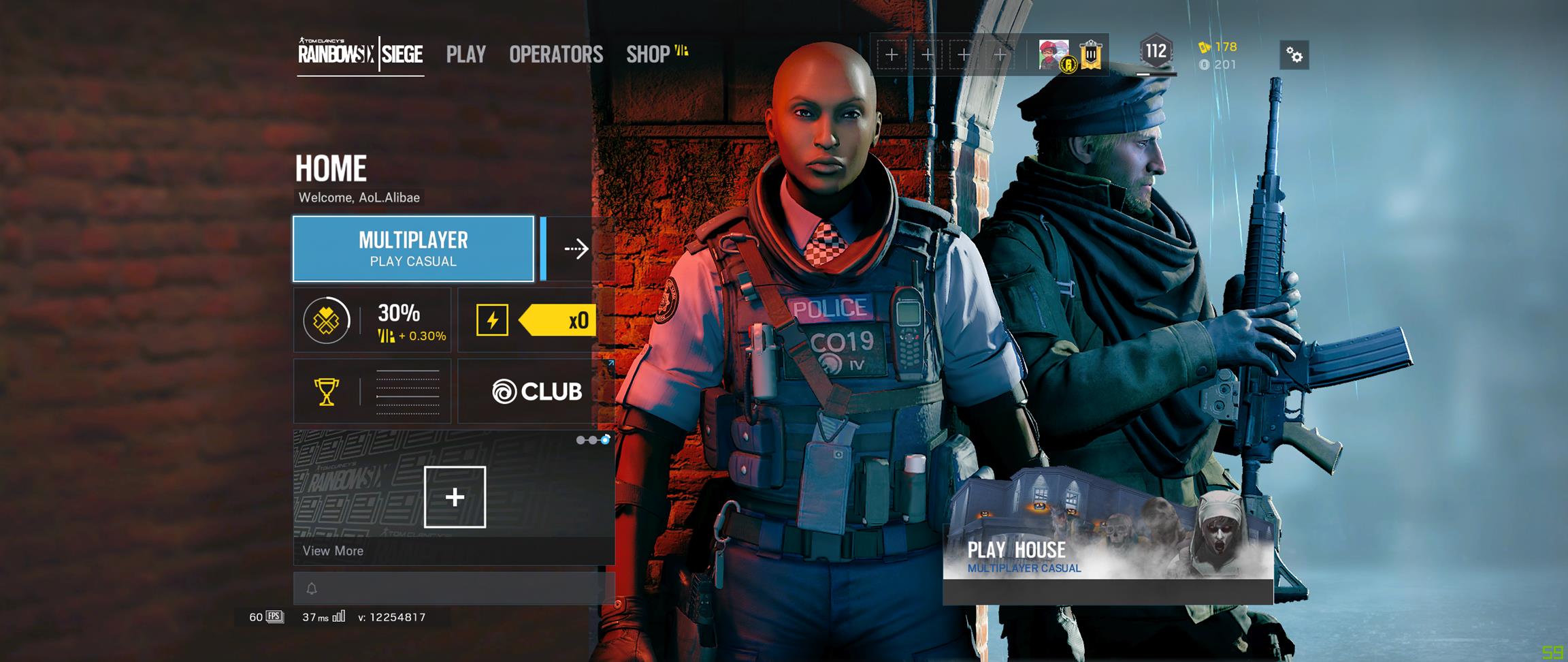
Task: Open the Operators menu
Action: click(x=555, y=54)
